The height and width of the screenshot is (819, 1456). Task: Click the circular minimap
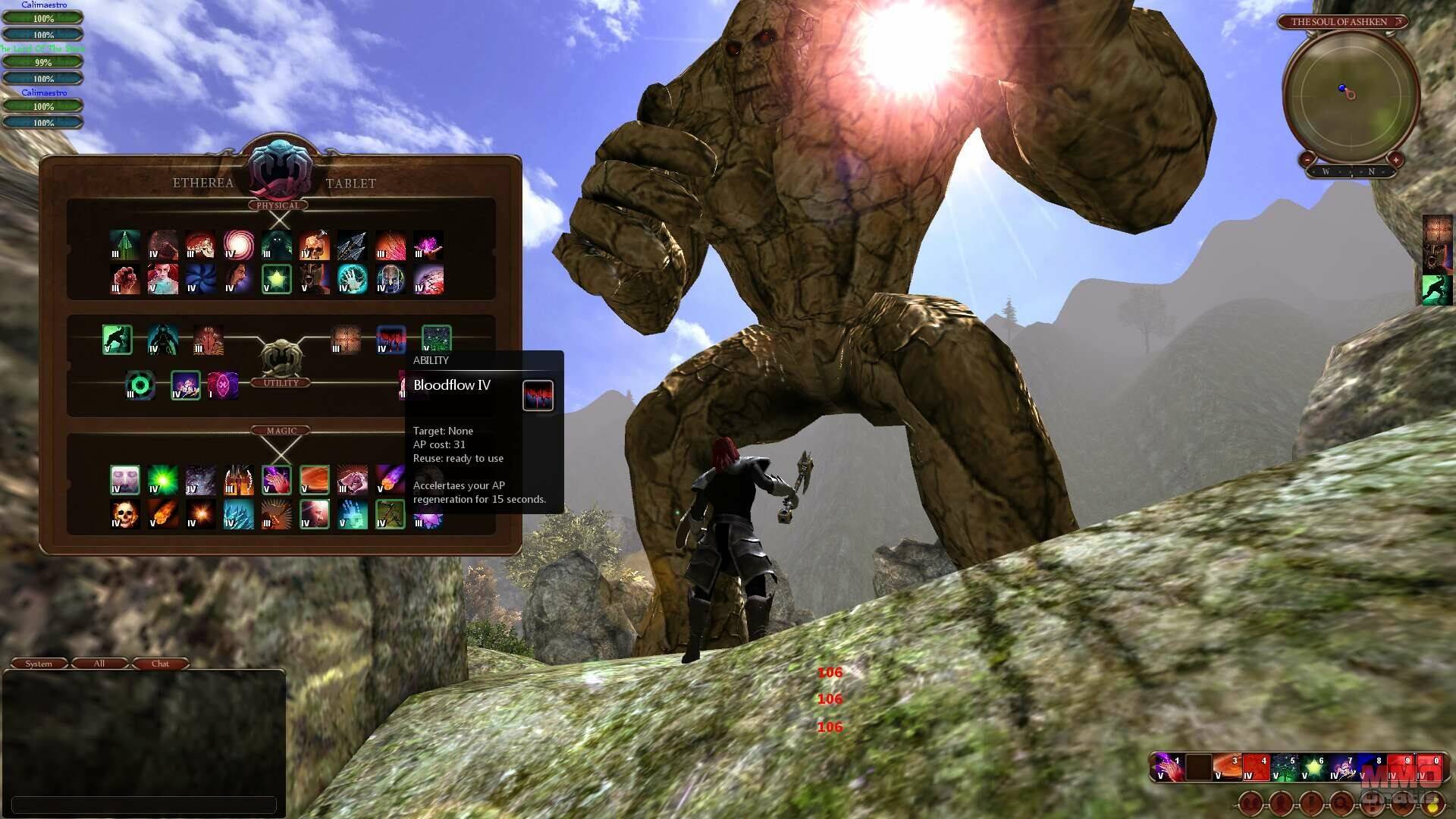(1351, 95)
